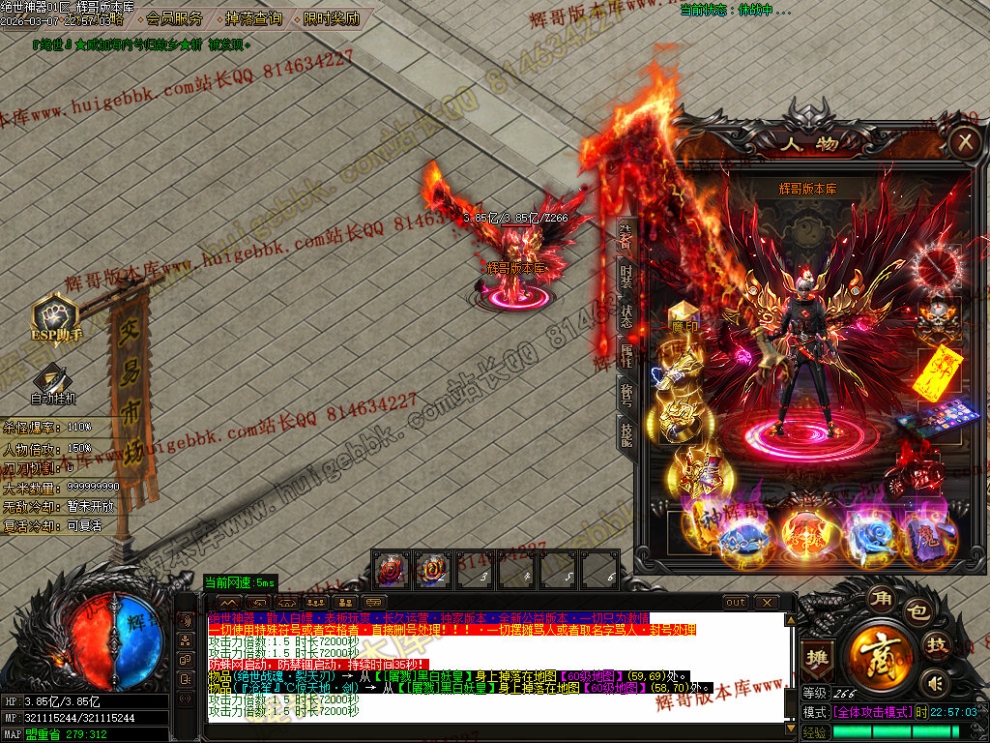Switch to the 状态 status tab
This screenshot has height=743, width=990.
tap(626, 315)
